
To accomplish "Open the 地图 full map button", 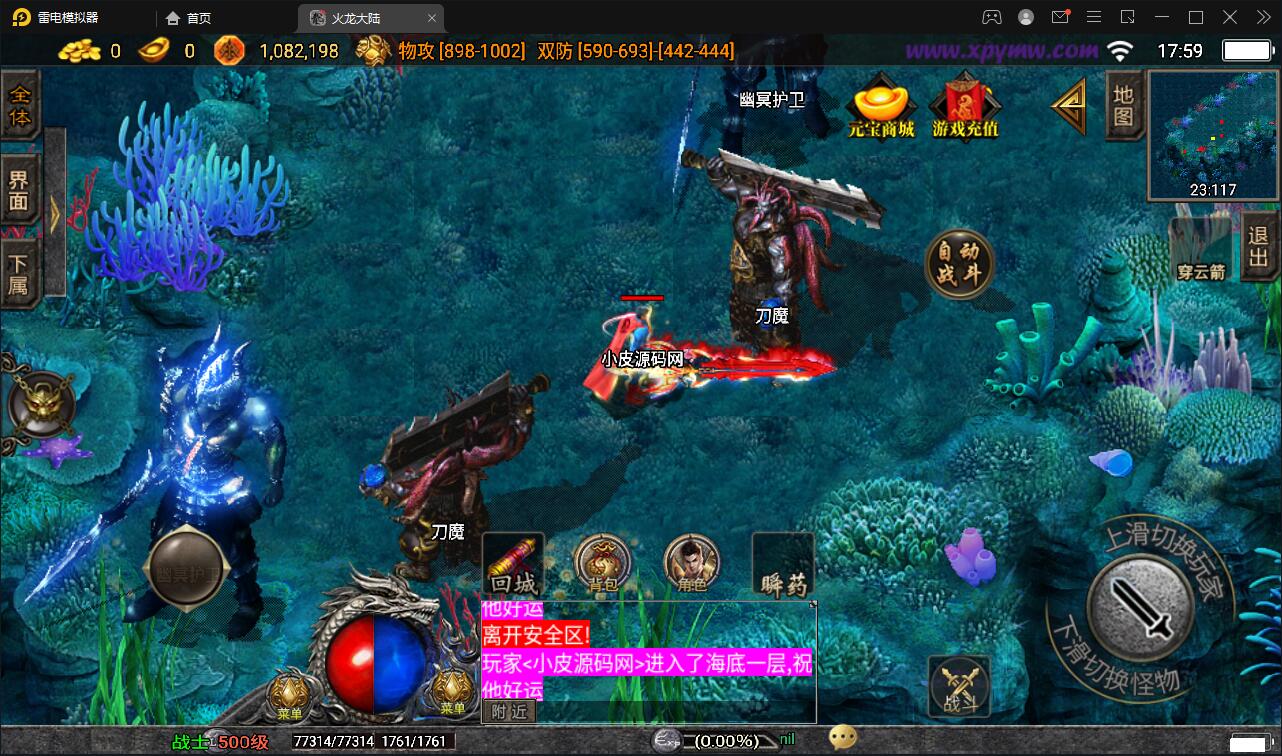I will (1122, 105).
